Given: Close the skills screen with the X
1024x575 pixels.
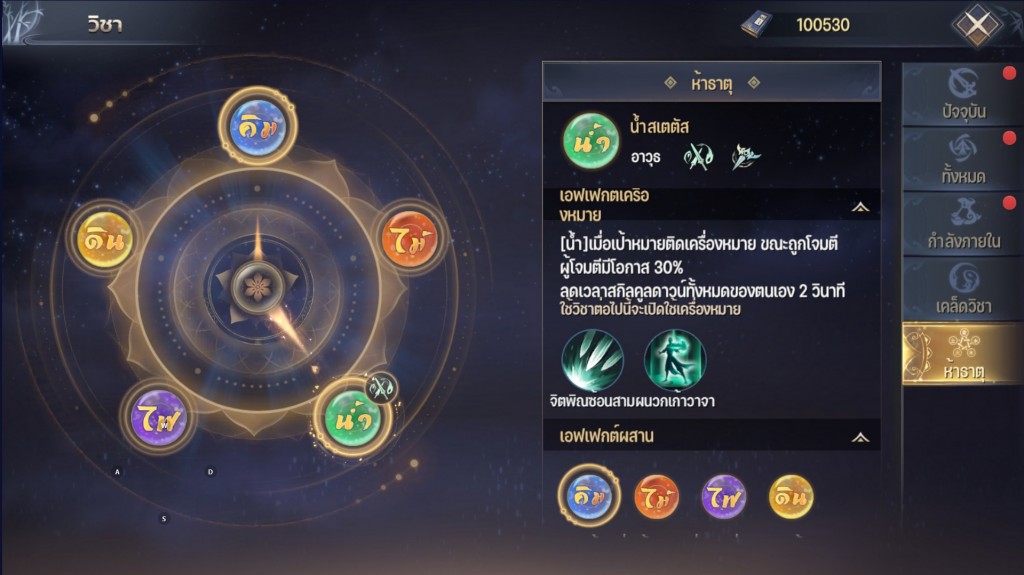Looking at the screenshot, I should pyautogui.click(x=976, y=25).
